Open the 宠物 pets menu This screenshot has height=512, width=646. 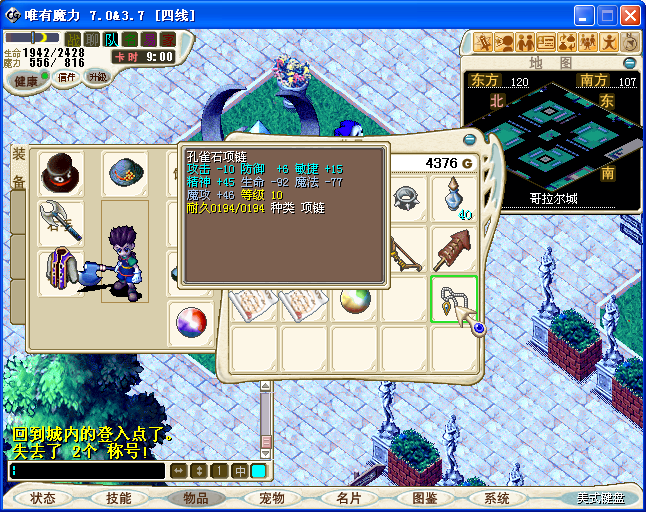(271, 498)
